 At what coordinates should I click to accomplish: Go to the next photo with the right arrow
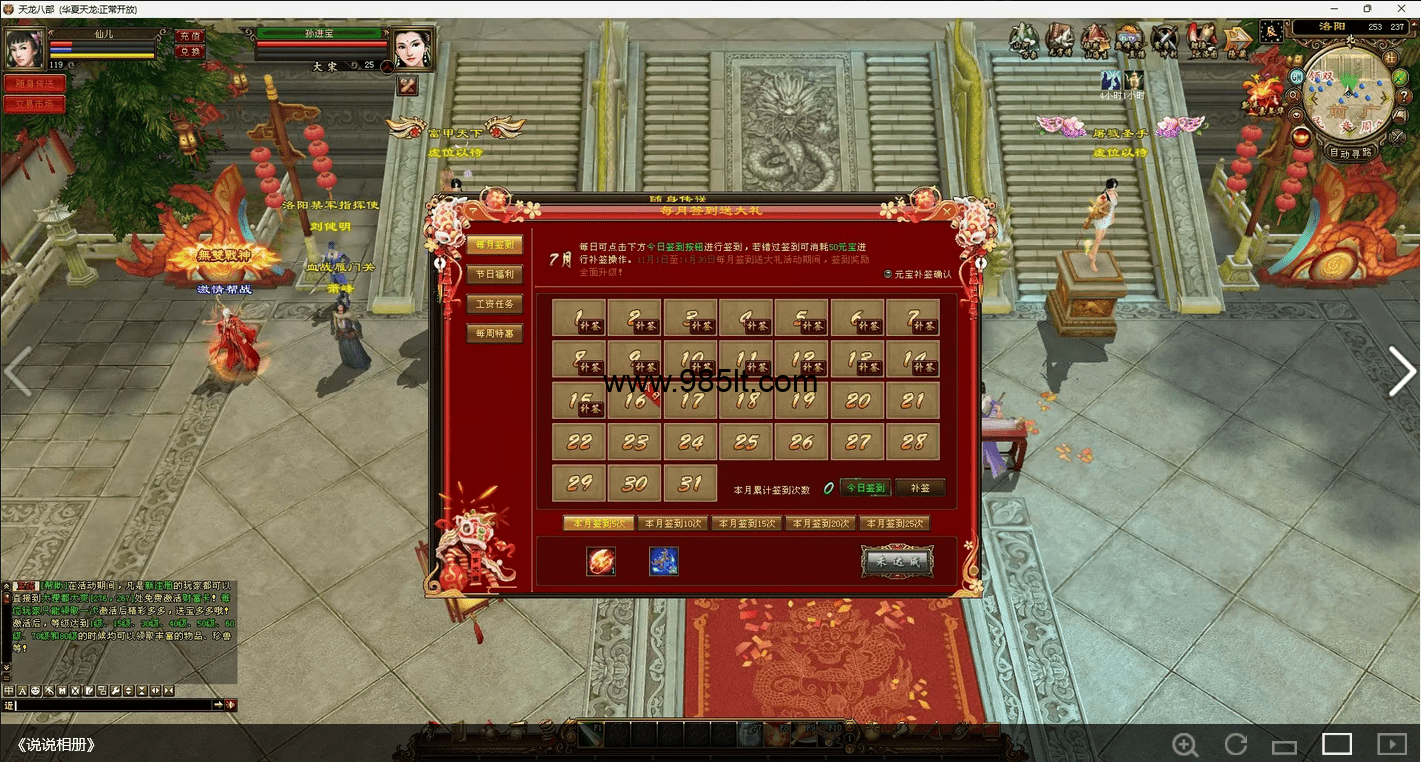point(1401,372)
